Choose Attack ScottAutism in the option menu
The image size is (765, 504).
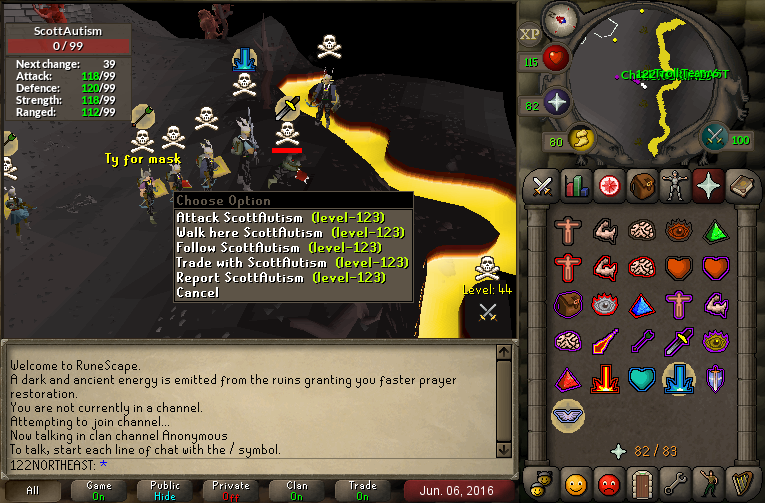coord(292,217)
